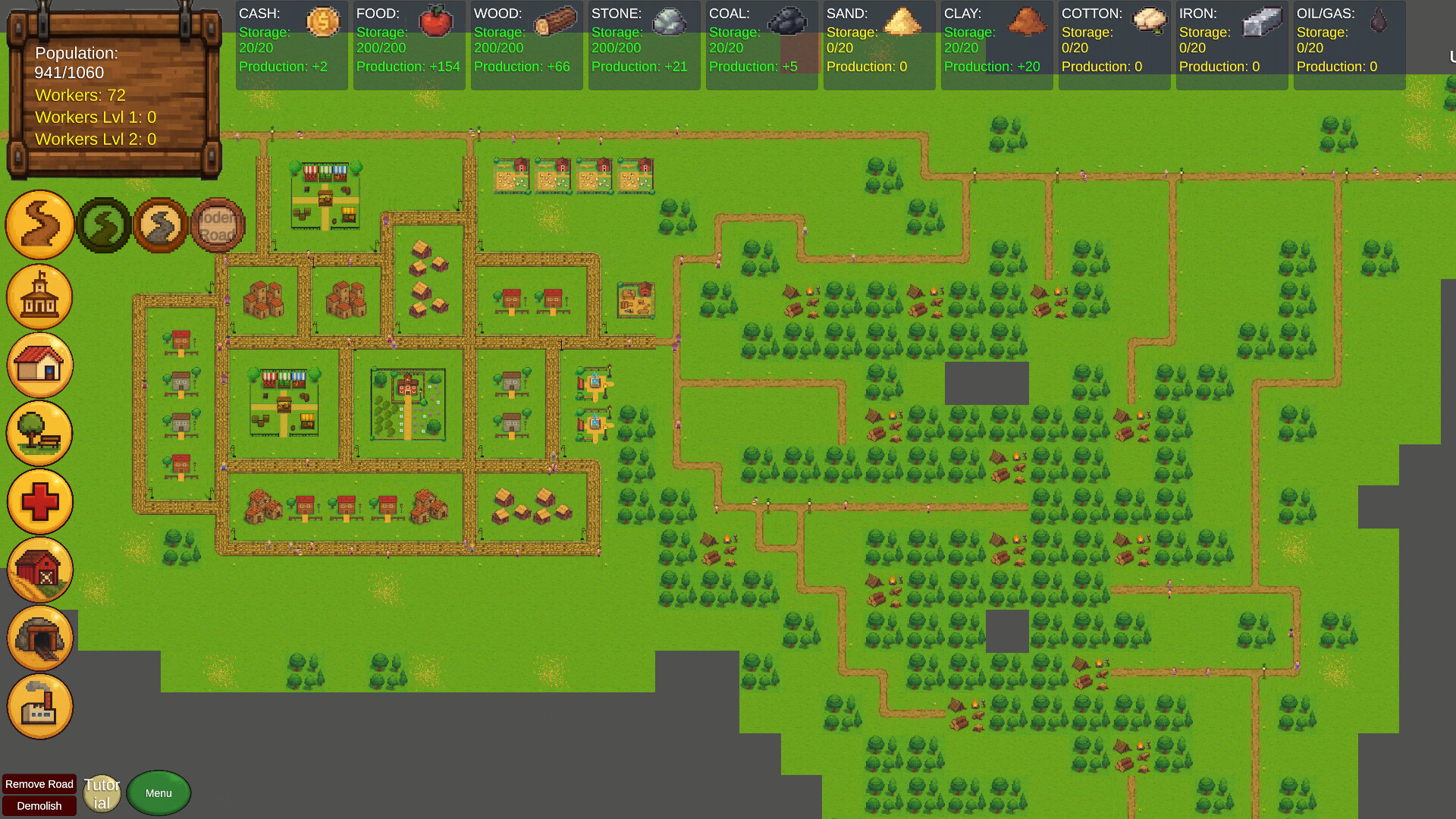Open the Tutorial
This screenshot has height=819, width=1456.
pyautogui.click(x=102, y=792)
